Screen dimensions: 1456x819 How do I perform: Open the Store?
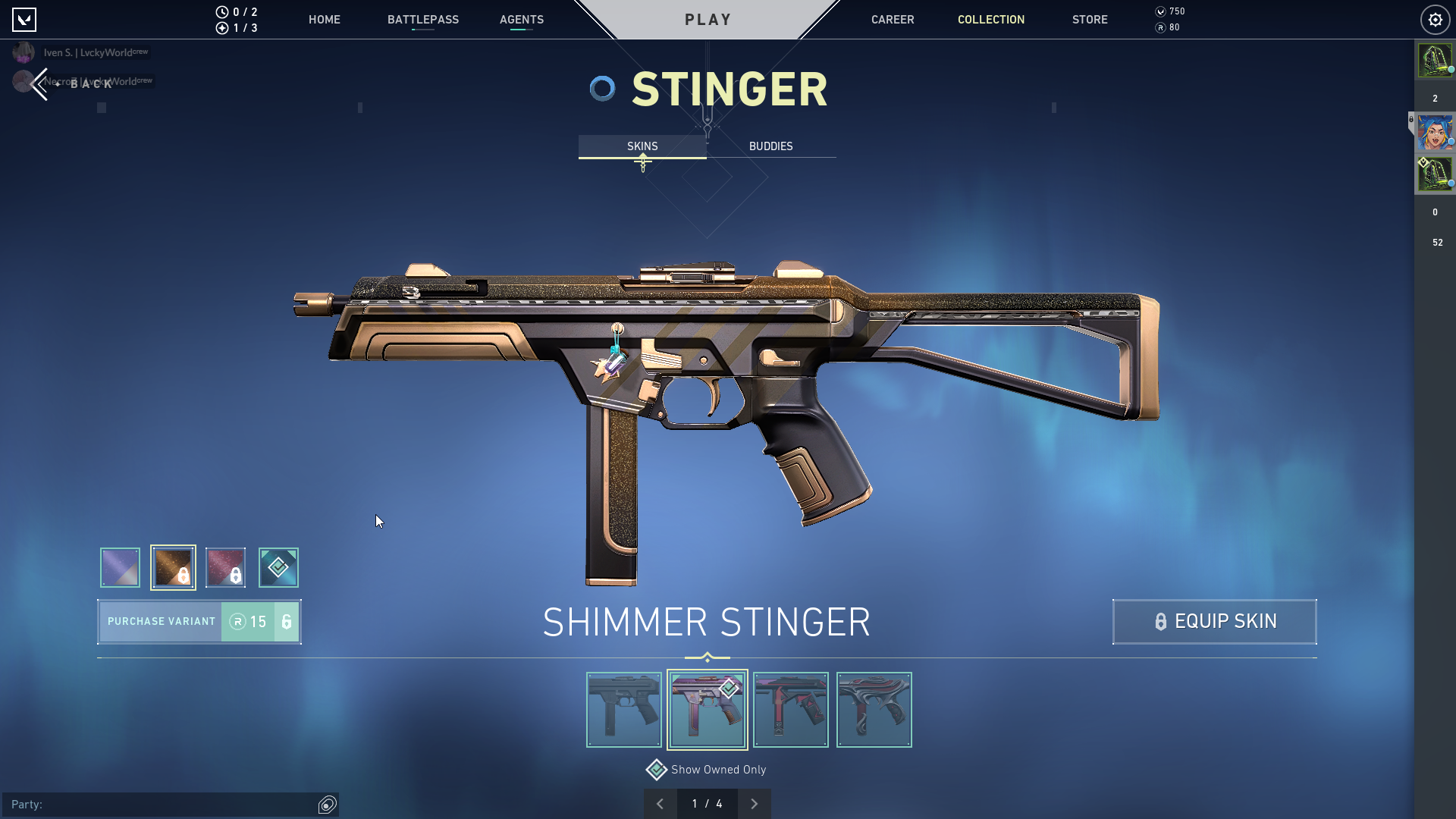pyautogui.click(x=1089, y=20)
